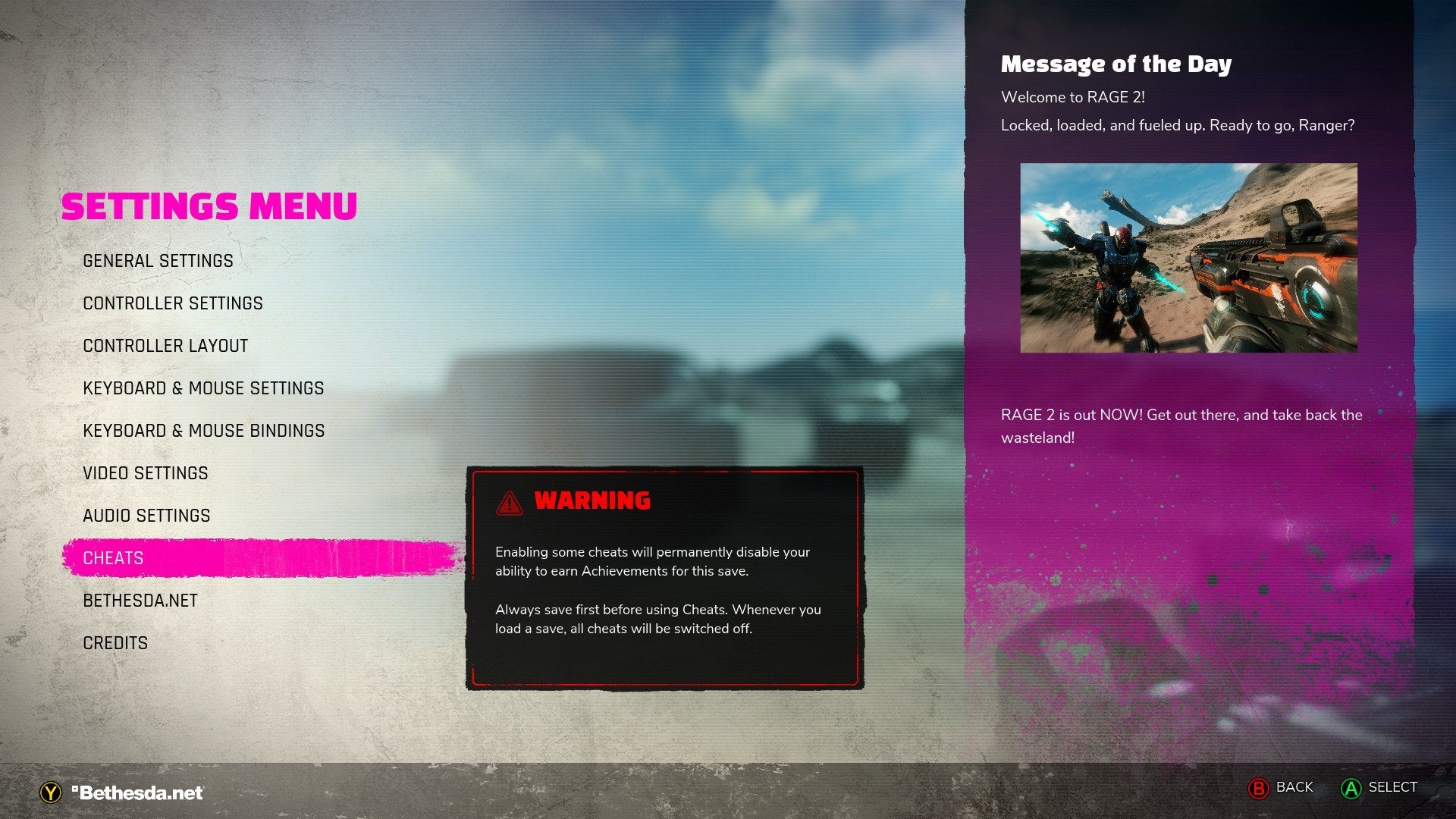Viewport: 1456px width, 819px height.
Task: View the CREDITS
Action: coord(115,642)
